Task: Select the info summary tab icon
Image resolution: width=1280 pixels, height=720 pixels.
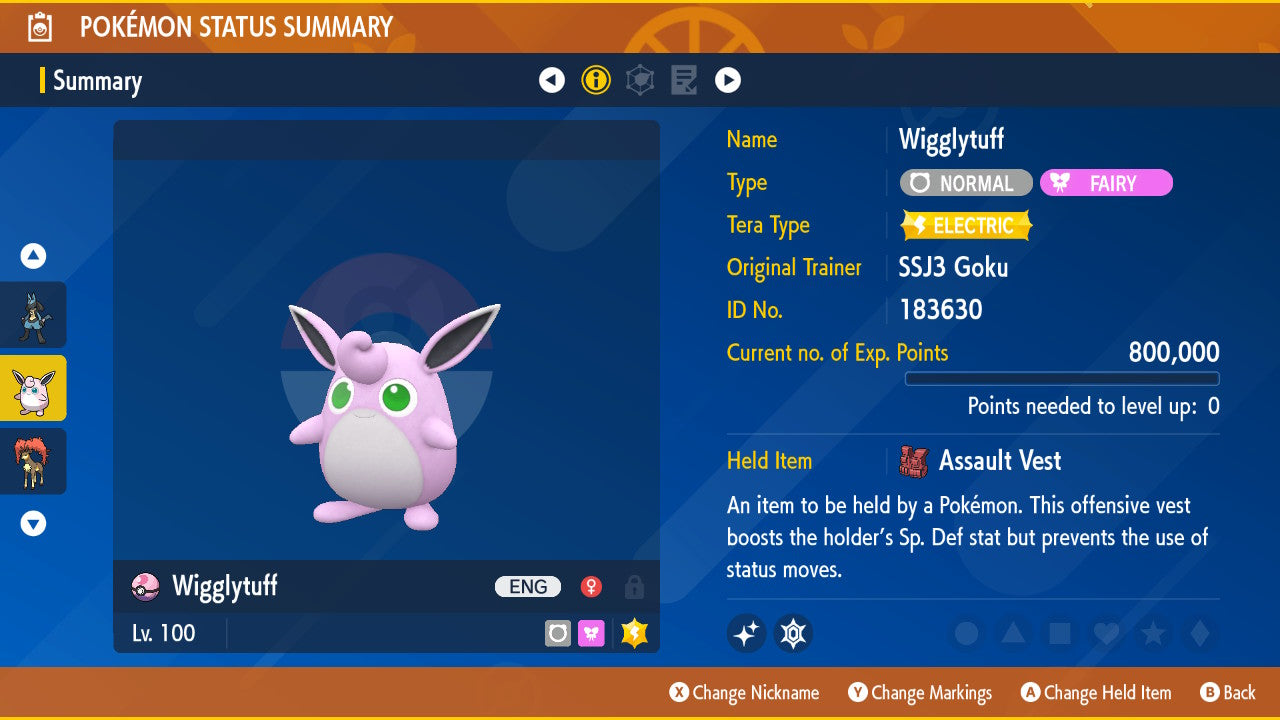Action: tap(596, 80)
